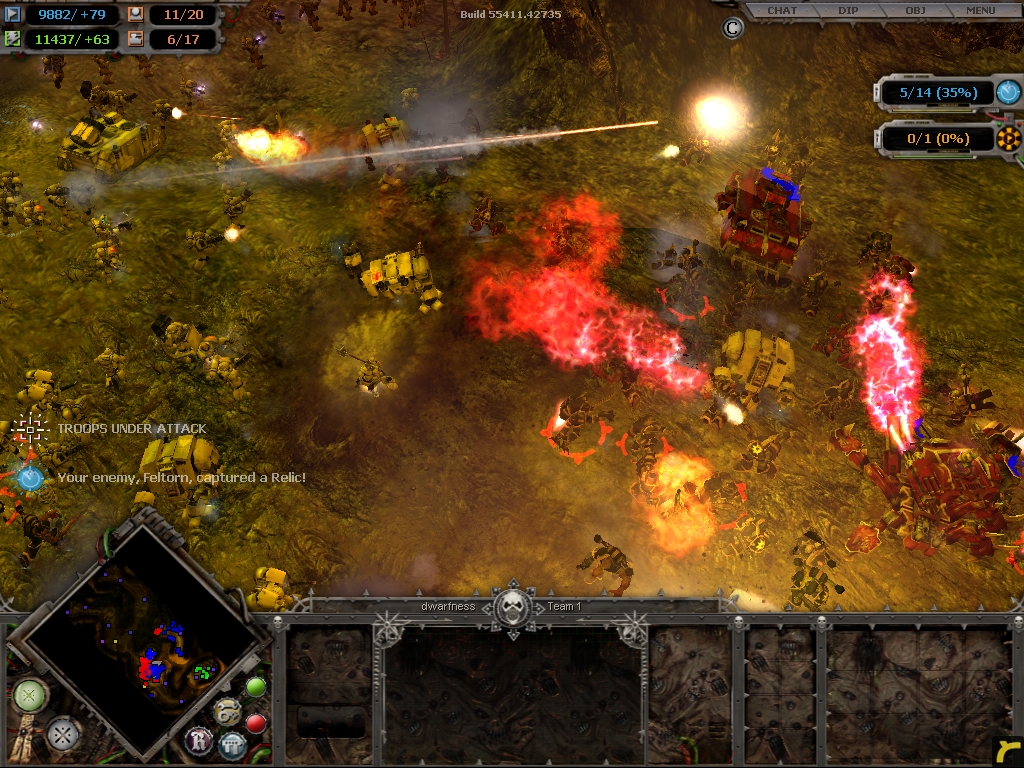Show the OBJ objectives panel
The height and width of the screenshot is (768, 1024).
point(914,11)
